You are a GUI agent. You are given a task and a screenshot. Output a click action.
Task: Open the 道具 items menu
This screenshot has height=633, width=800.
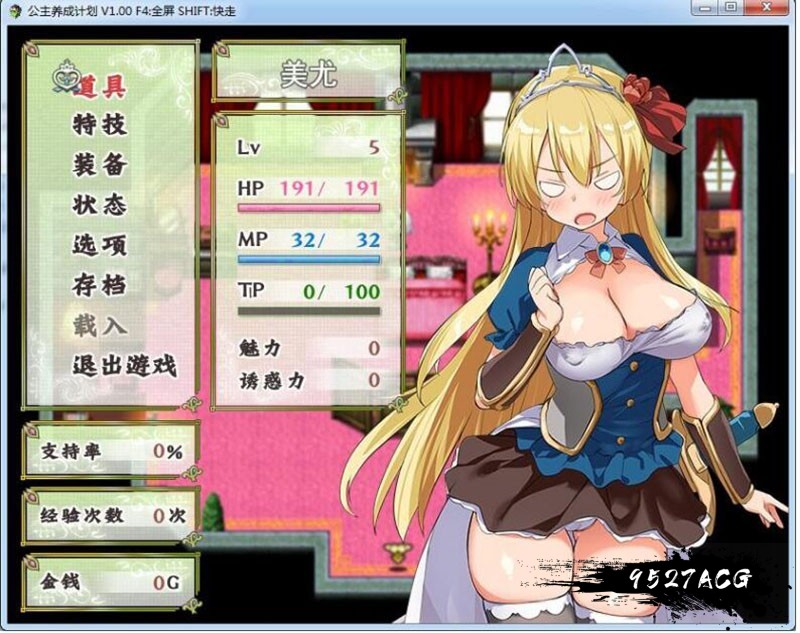click(x=100, y=86)
